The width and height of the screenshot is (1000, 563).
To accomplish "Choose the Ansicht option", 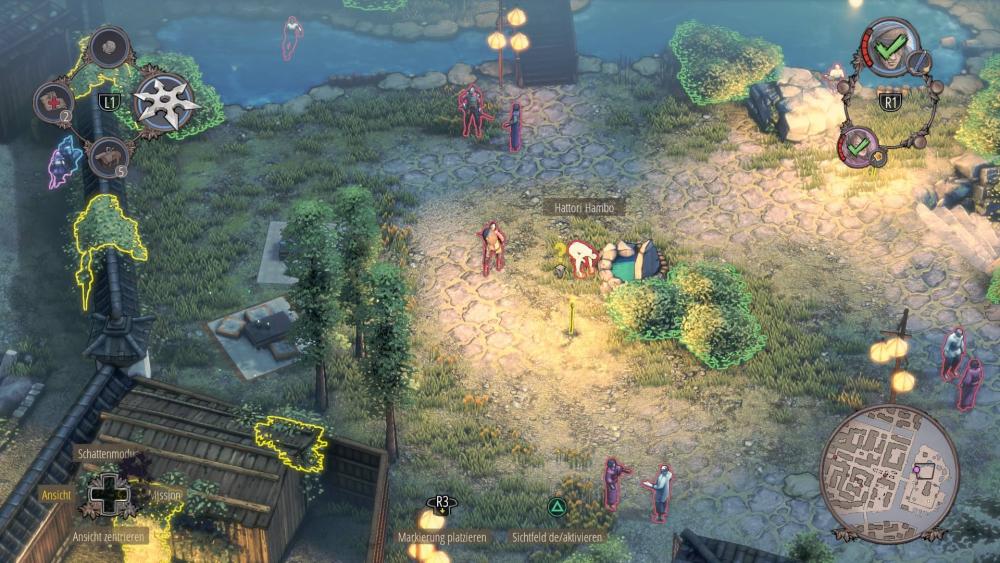I will pyautogui.click(x=56, y=495).
